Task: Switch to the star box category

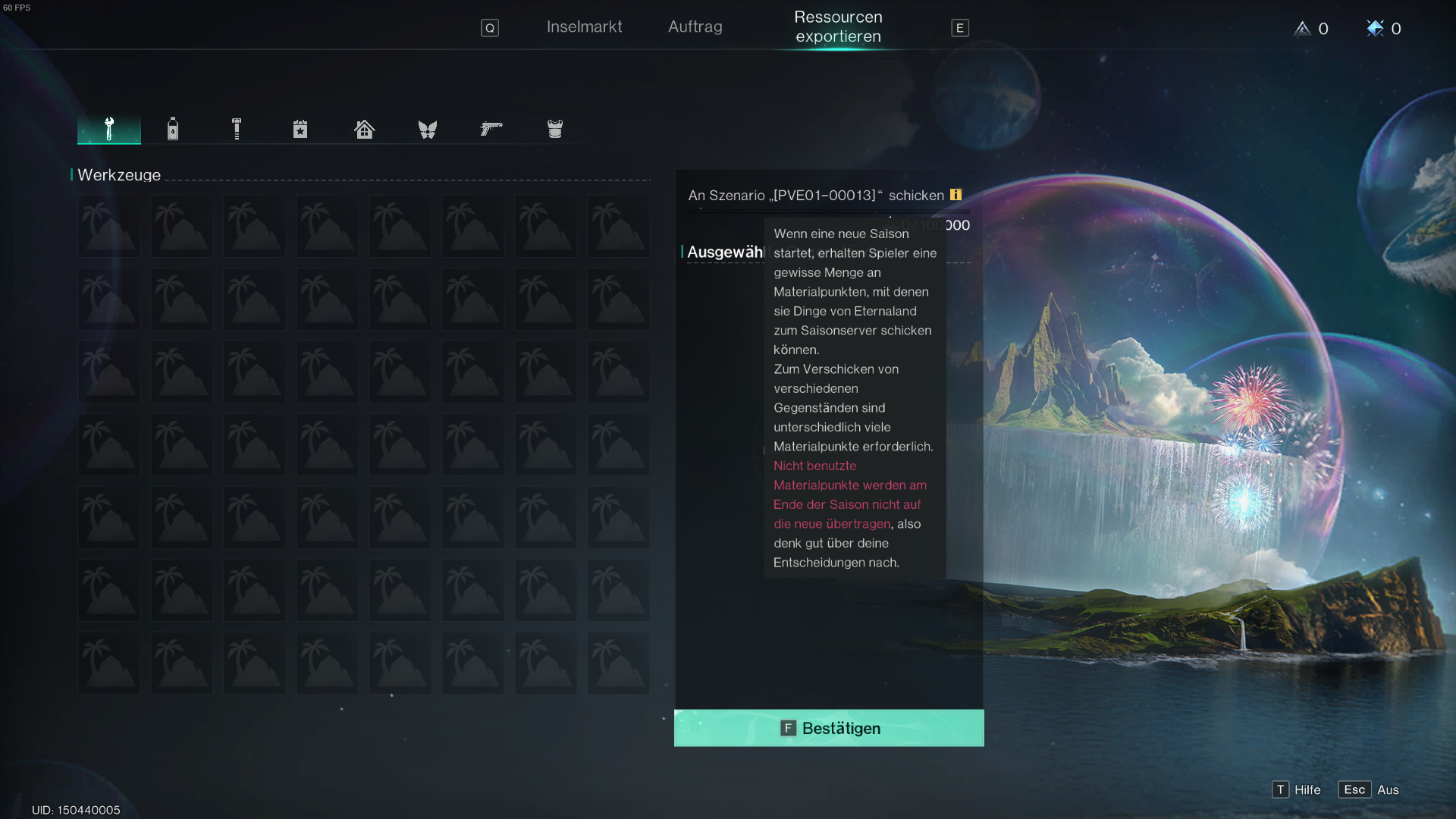Action: click(300, 129)
